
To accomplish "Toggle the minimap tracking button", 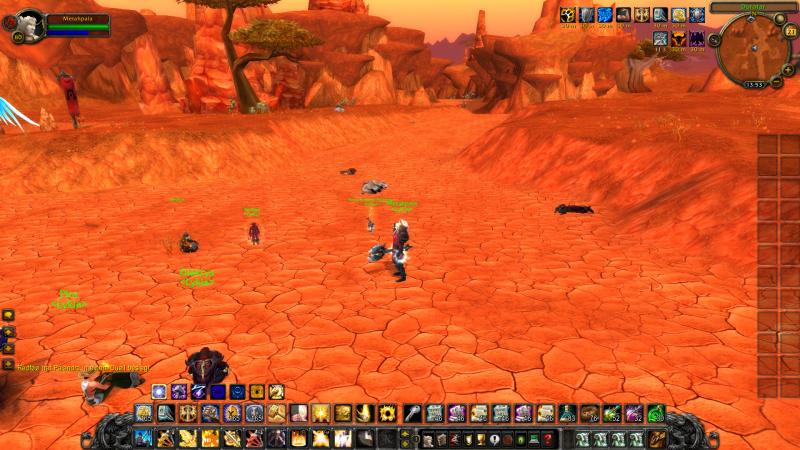I will coord(714,41).
